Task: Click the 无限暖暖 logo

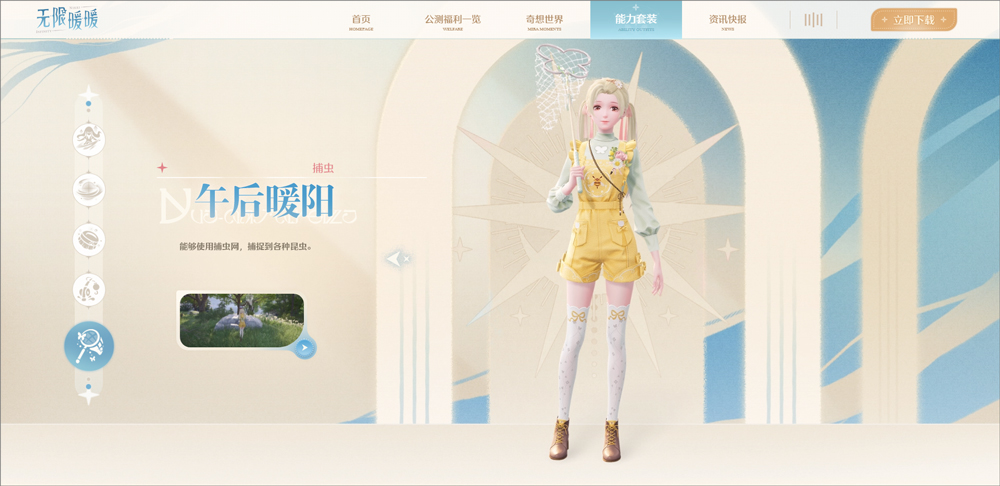Action: click(x=67, y=19)
